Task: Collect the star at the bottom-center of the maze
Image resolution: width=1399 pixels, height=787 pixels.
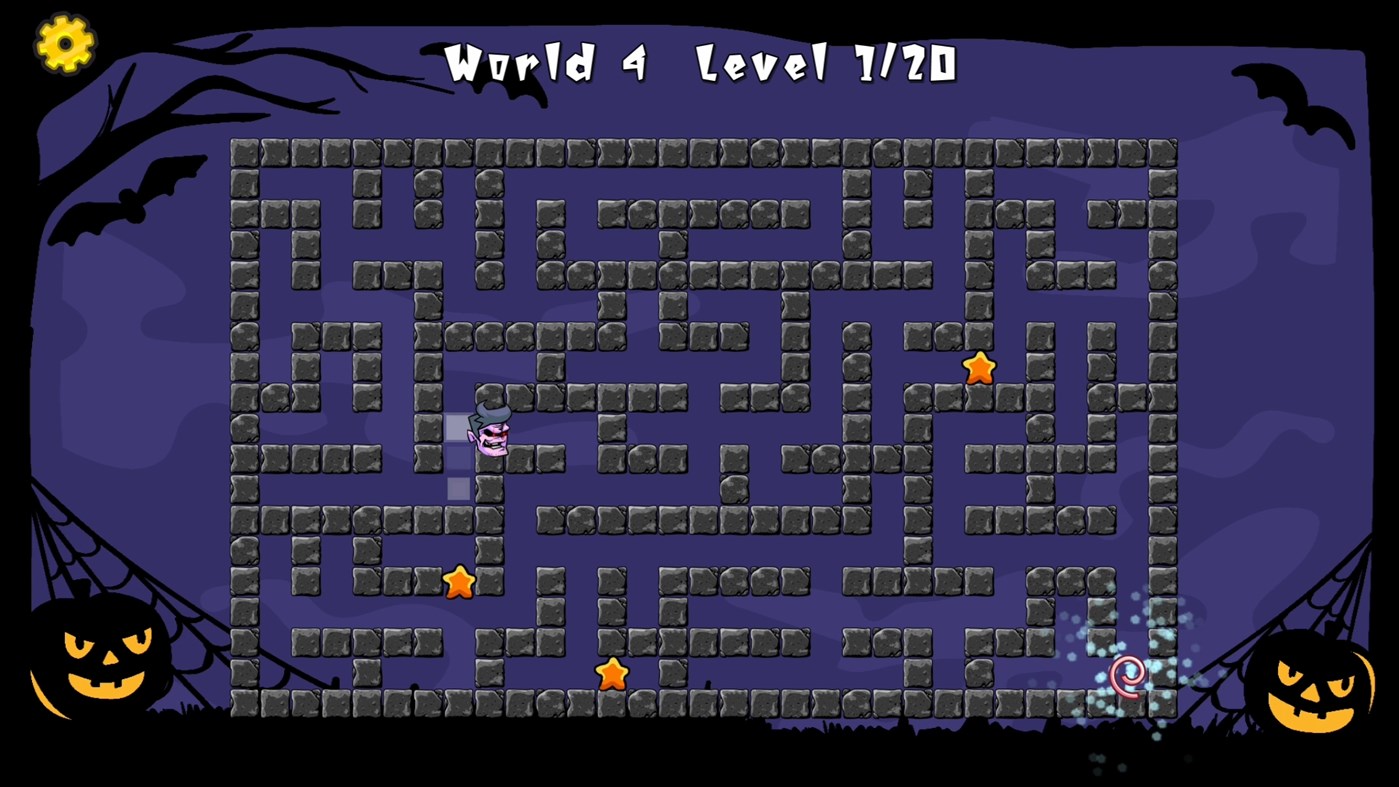Action: 613,674
